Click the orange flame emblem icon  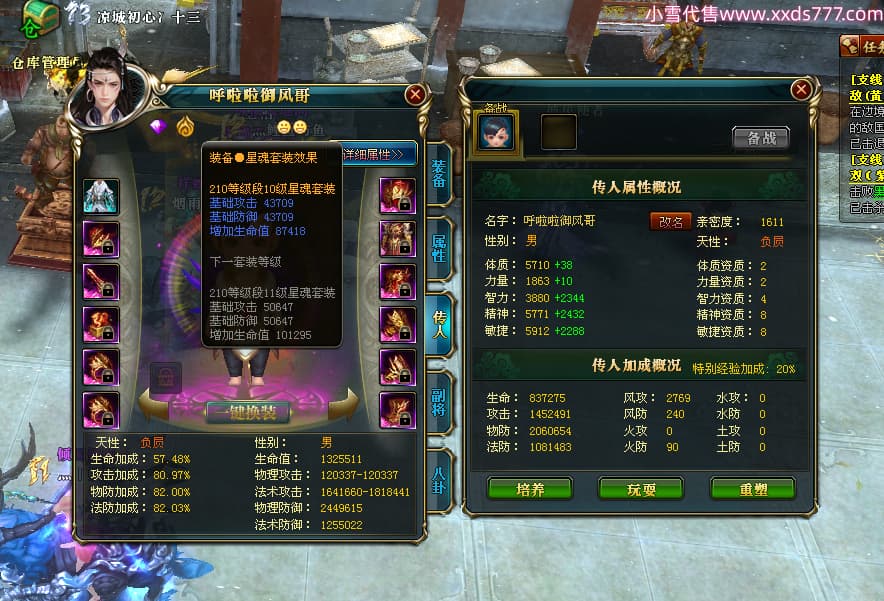point(185,127)
